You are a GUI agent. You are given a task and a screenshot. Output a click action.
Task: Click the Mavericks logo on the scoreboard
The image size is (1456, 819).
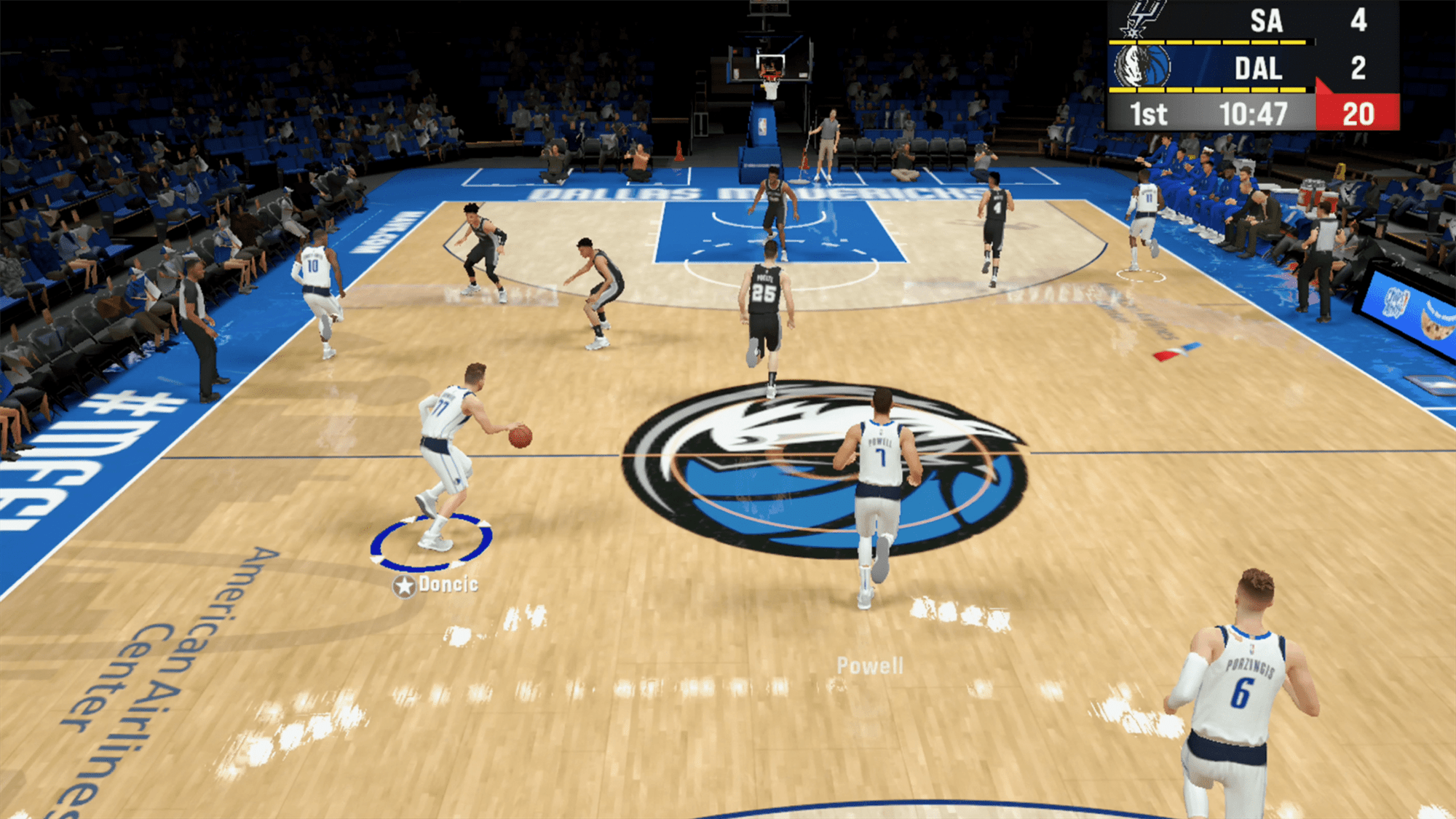pyautogui.click(x=1142, y=66)
